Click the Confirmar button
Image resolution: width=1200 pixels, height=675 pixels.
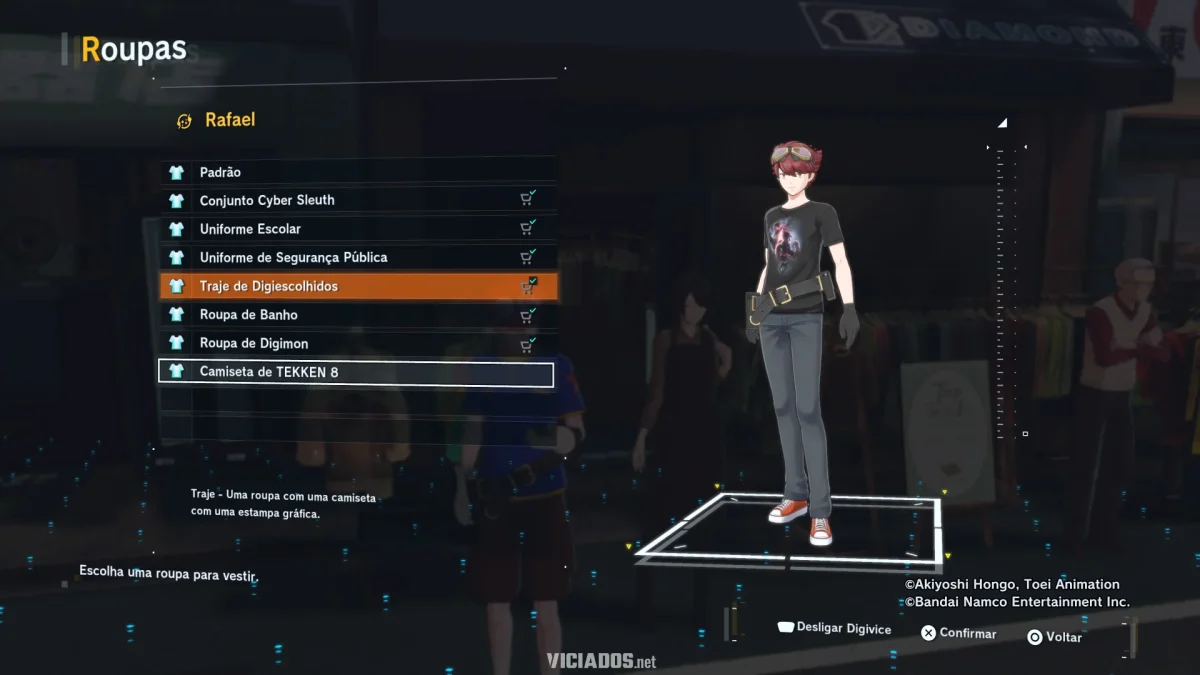[x=958, y=633]
